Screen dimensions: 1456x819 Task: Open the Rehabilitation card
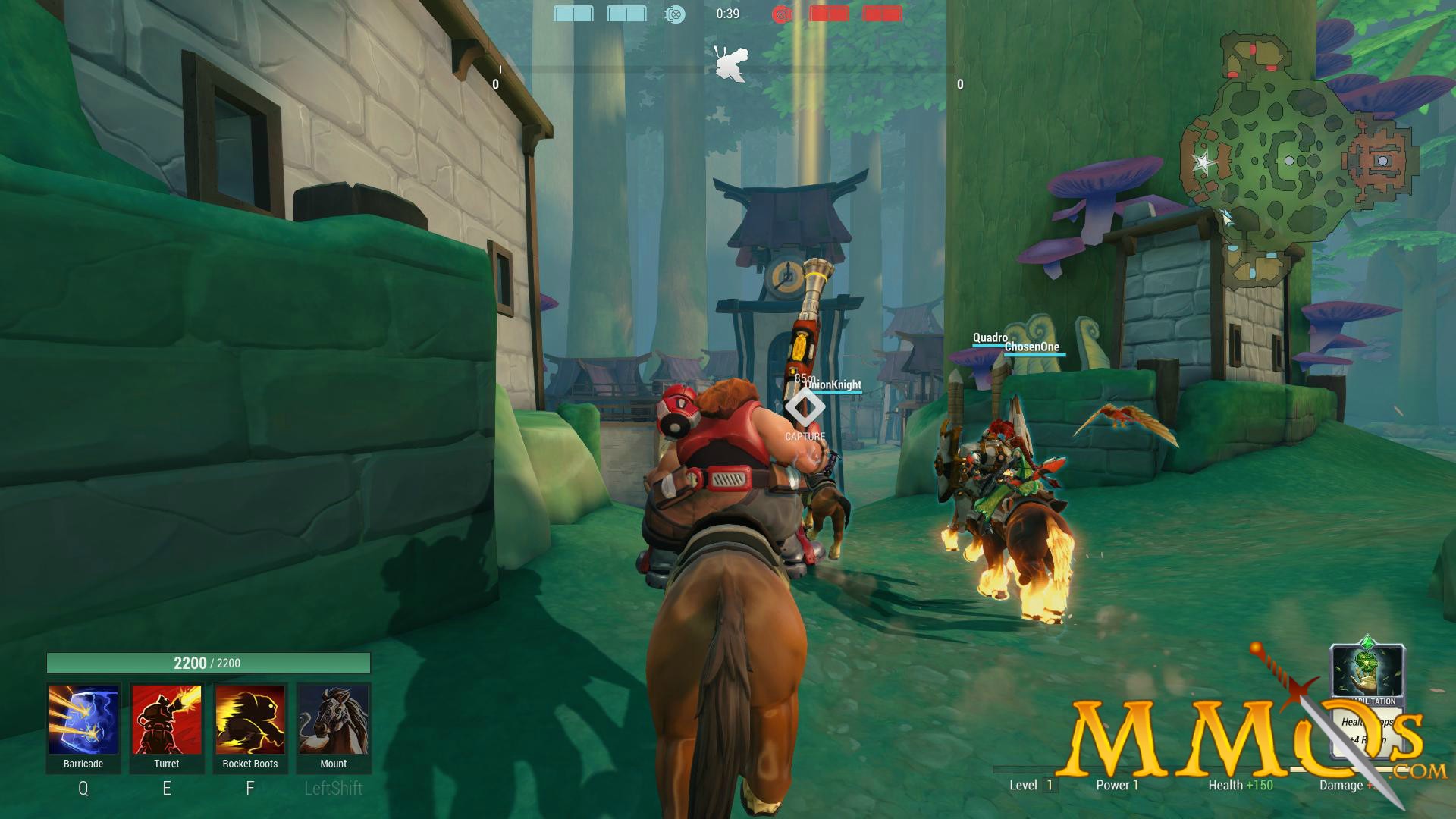point(1367,698)
